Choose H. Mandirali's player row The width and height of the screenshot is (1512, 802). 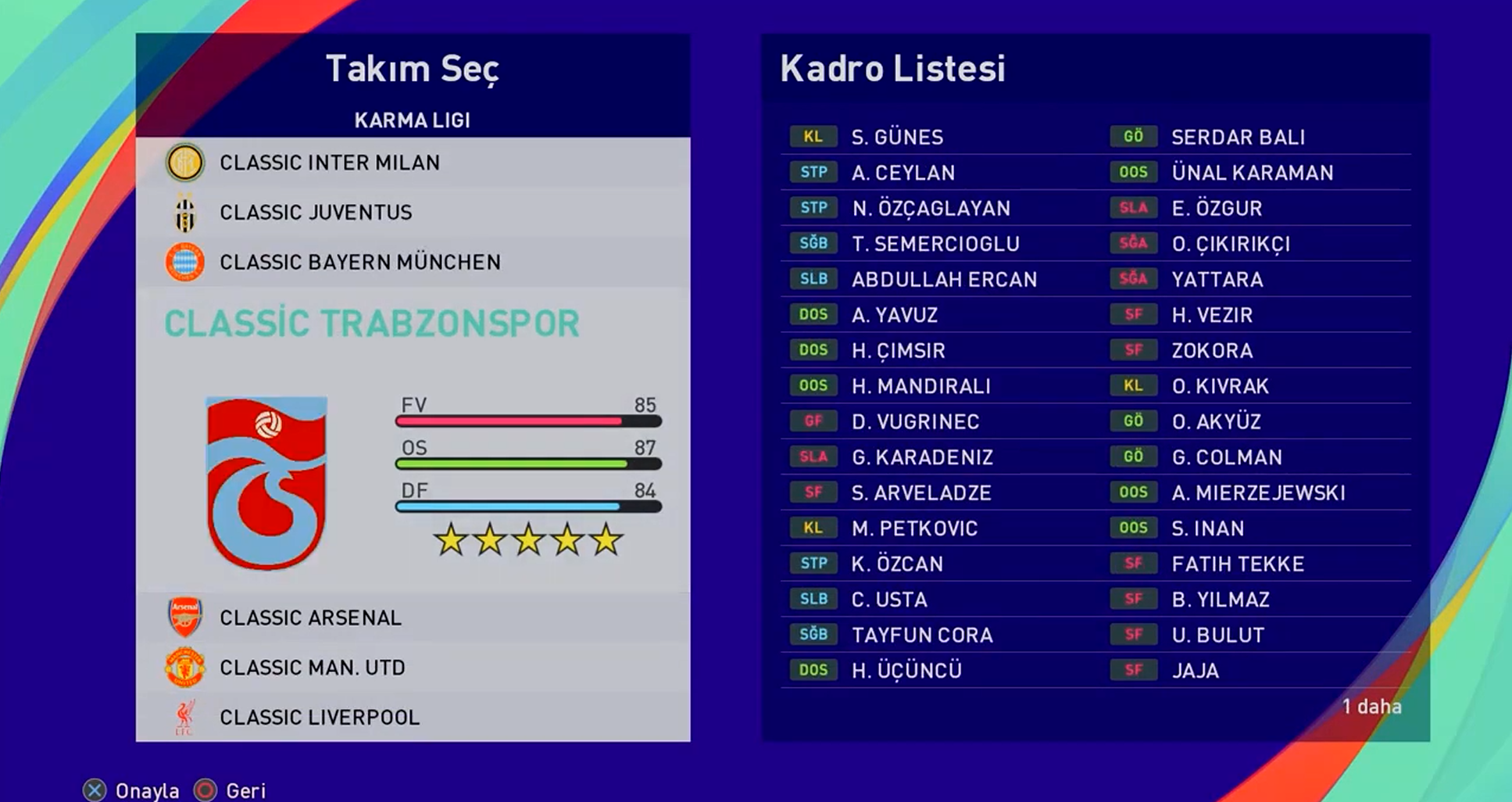pyautogui.click(x=920, y=386)
